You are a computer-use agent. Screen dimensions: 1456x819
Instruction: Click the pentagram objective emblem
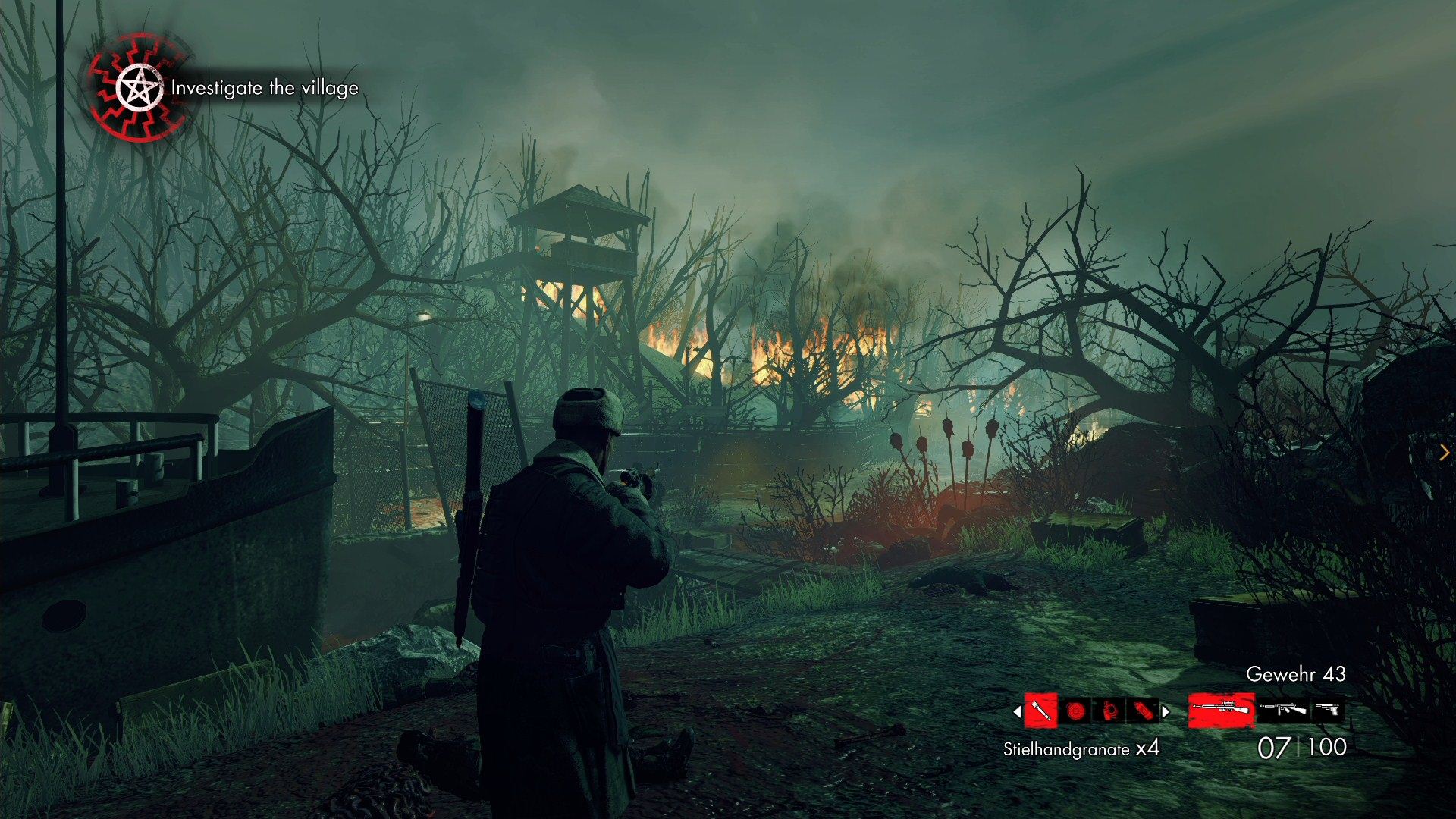click(x=139, y=89)
